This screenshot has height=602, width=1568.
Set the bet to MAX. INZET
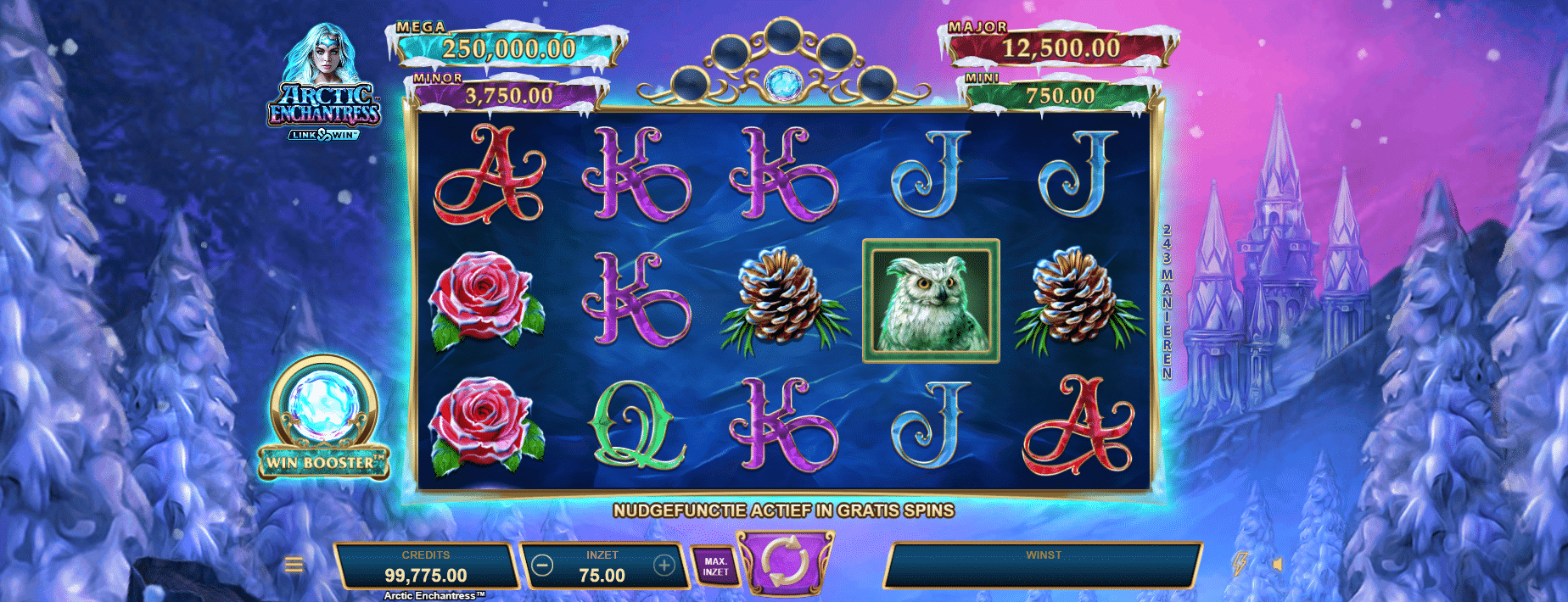pyautogui.click(x=715, y=566)
